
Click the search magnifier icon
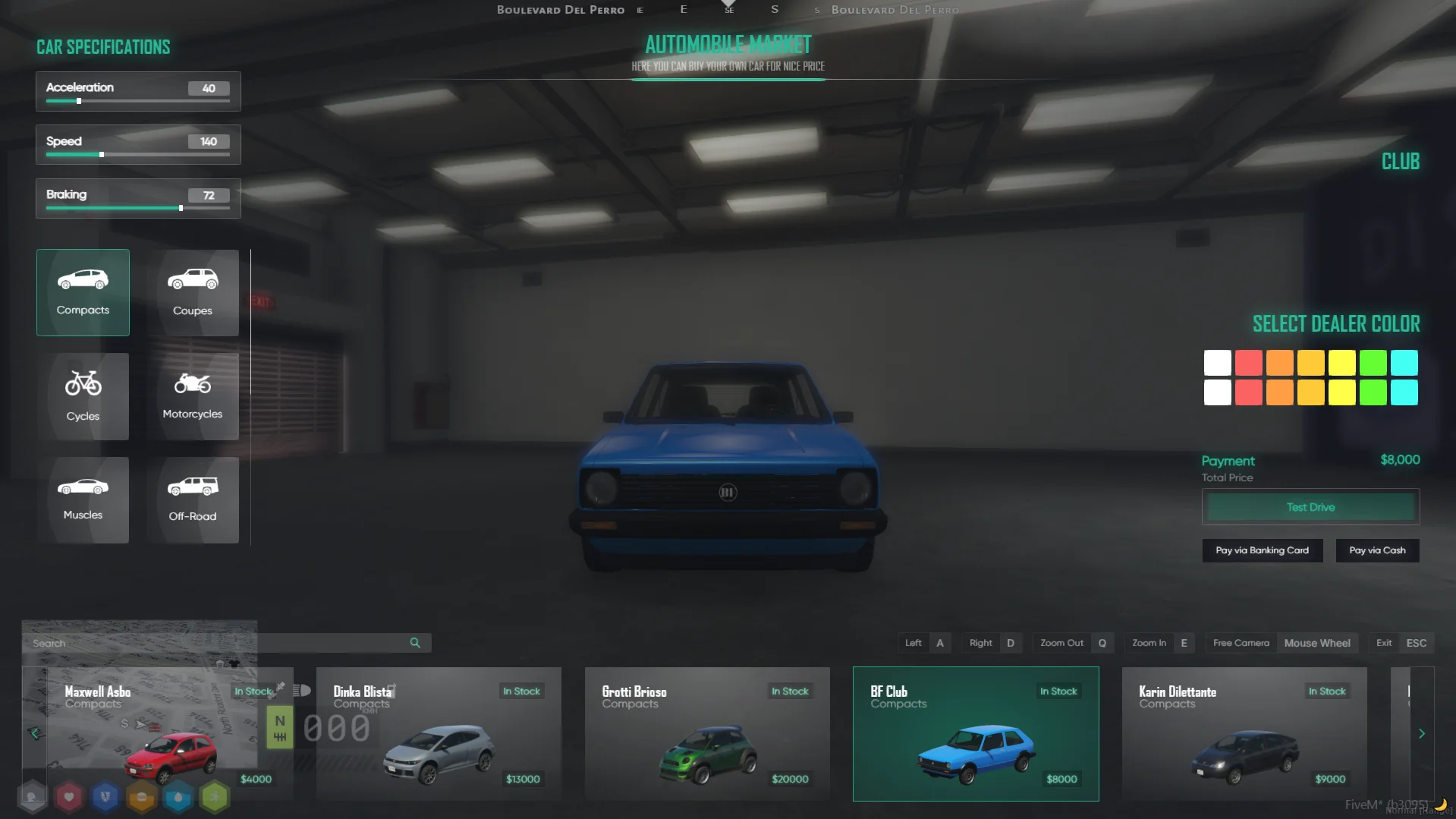point(415,643)
